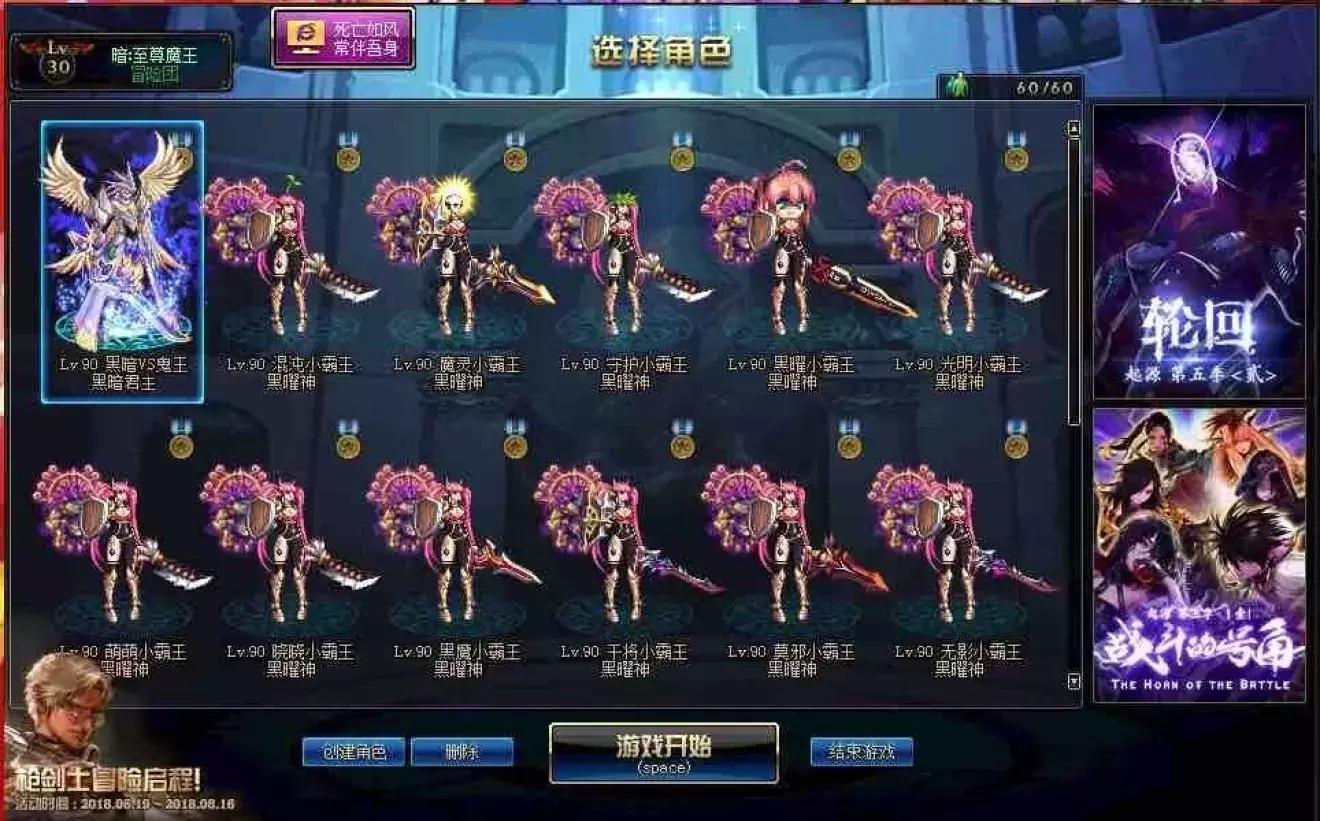The width and height of the screenshot is (1320, 821).
Task: Click the medal icon above 萌萌小霸王
Action: pyautogui.click(x=178, y=448)
